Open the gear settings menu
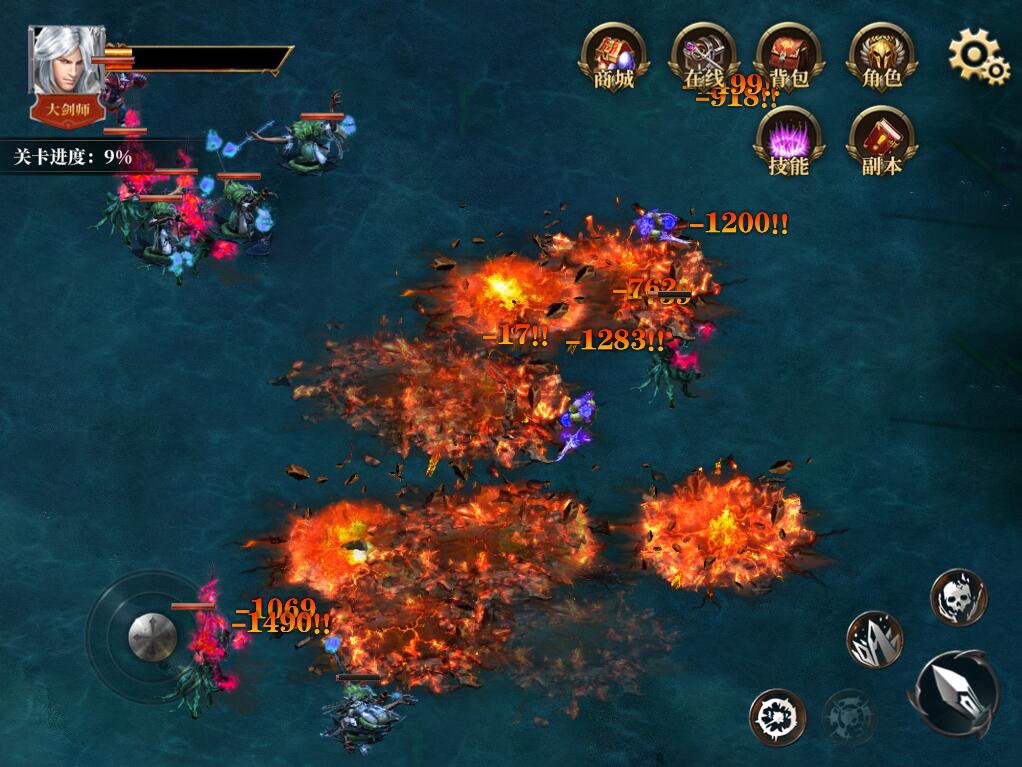The width and height of the screenshot is (1022, 767). click(x=977, y=56)
